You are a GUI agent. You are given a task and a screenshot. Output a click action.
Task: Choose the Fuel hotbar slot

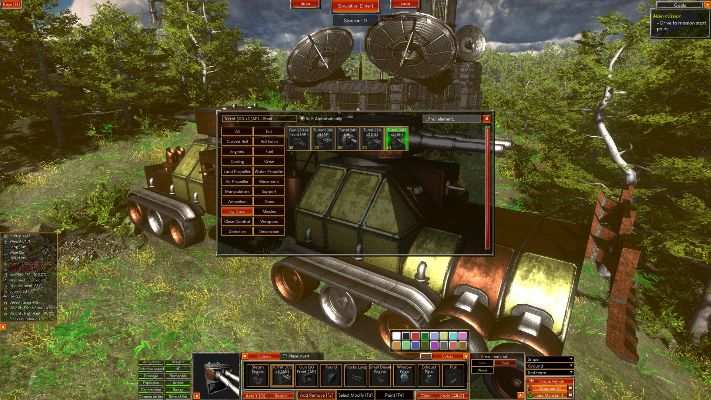pos(455,374)
